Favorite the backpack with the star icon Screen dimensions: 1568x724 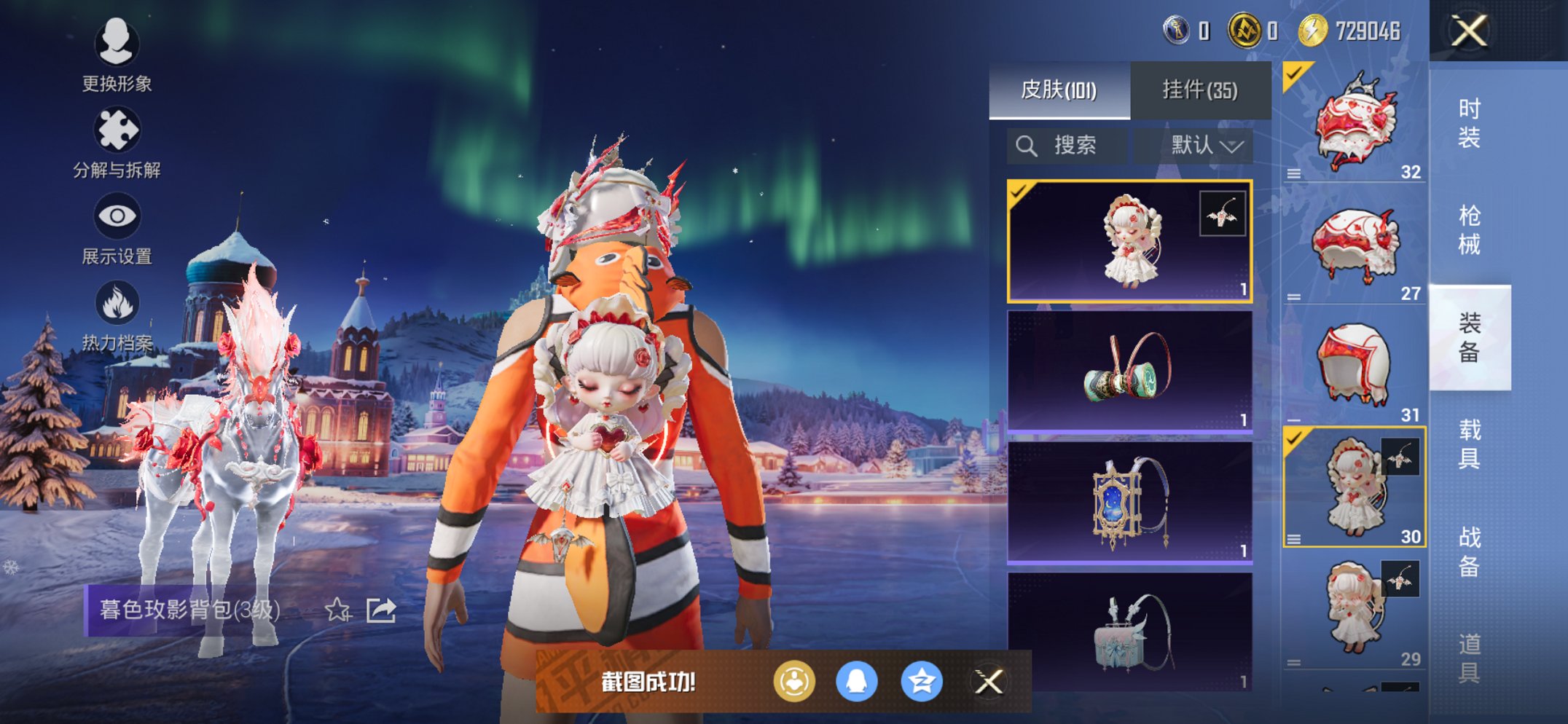click(337, 610)
